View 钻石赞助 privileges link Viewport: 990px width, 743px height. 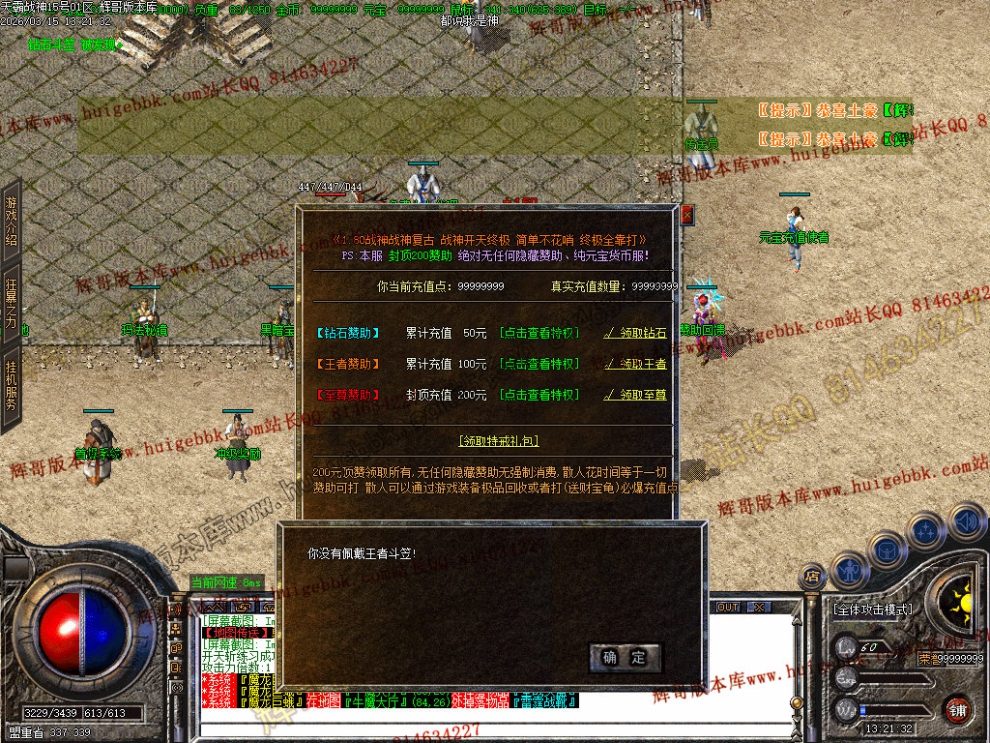[539, 333]
